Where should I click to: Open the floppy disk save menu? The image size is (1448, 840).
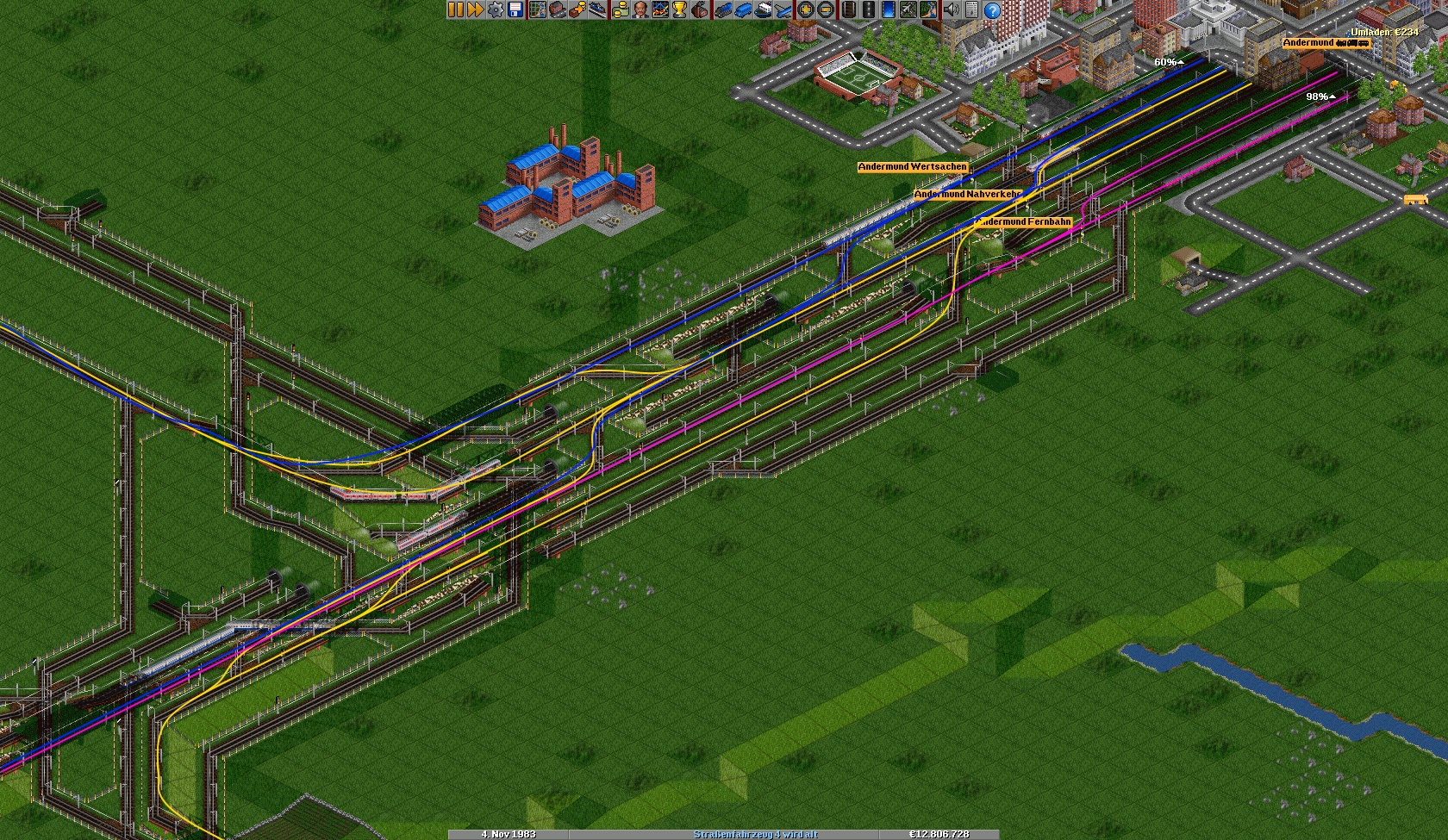[515, 9]
